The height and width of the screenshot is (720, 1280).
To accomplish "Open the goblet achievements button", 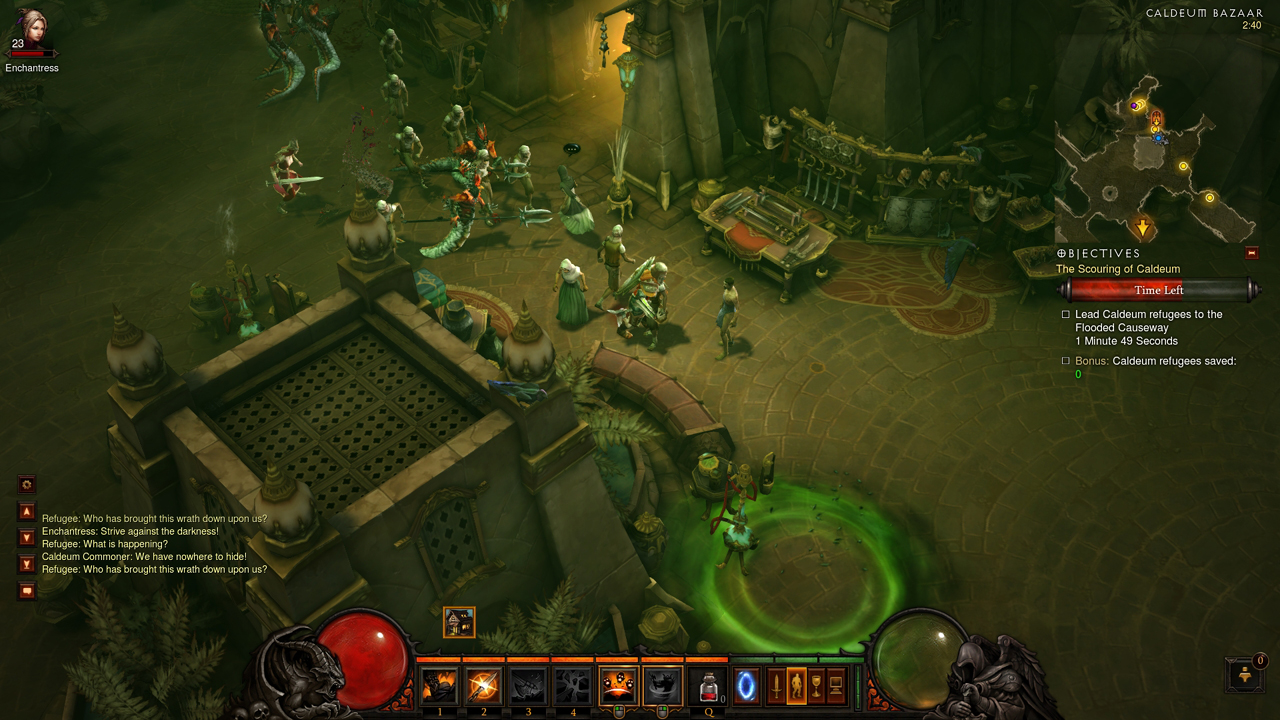I will (816, 686).
